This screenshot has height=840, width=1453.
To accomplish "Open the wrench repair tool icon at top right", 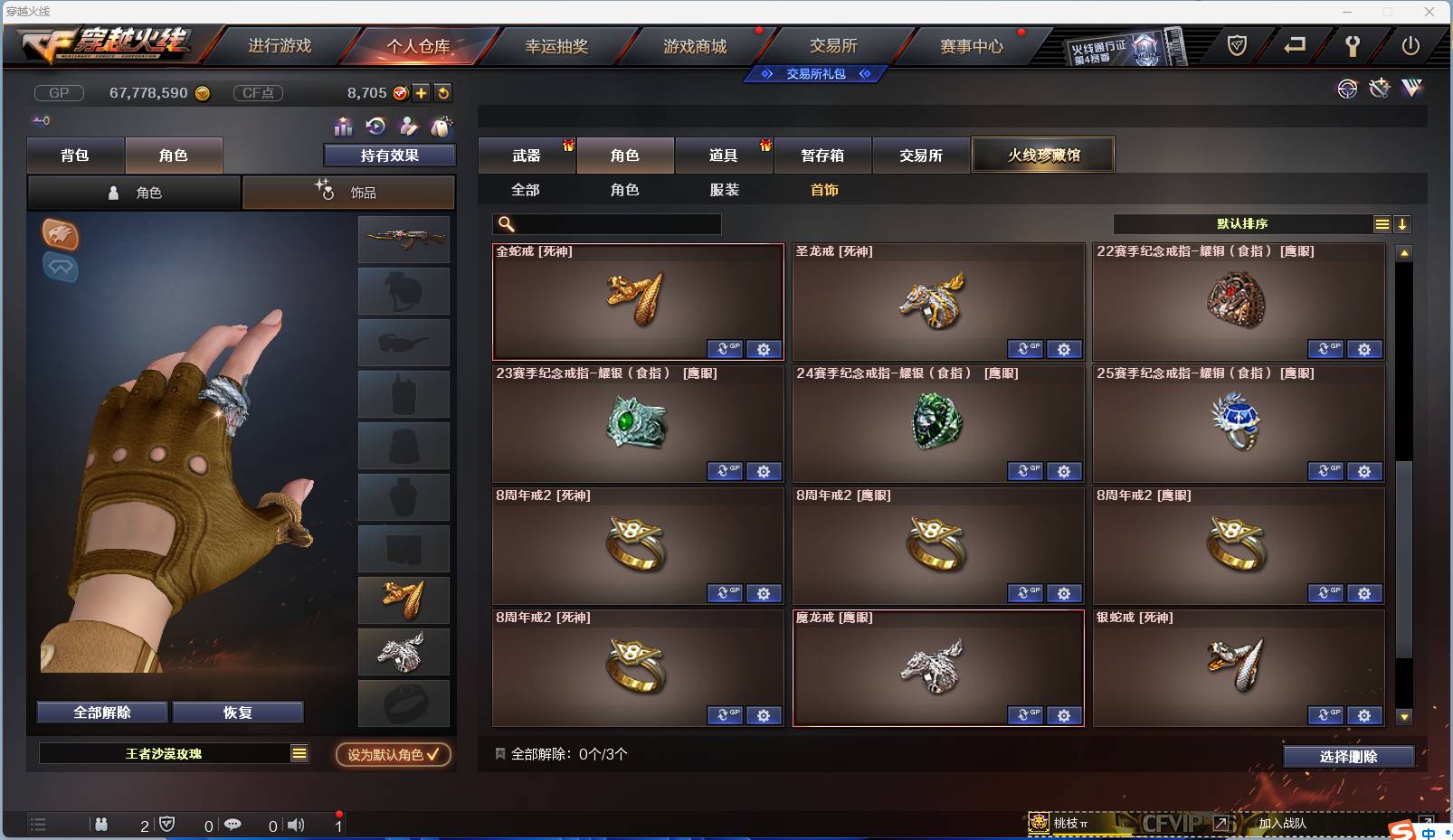I will (1379, 89).
